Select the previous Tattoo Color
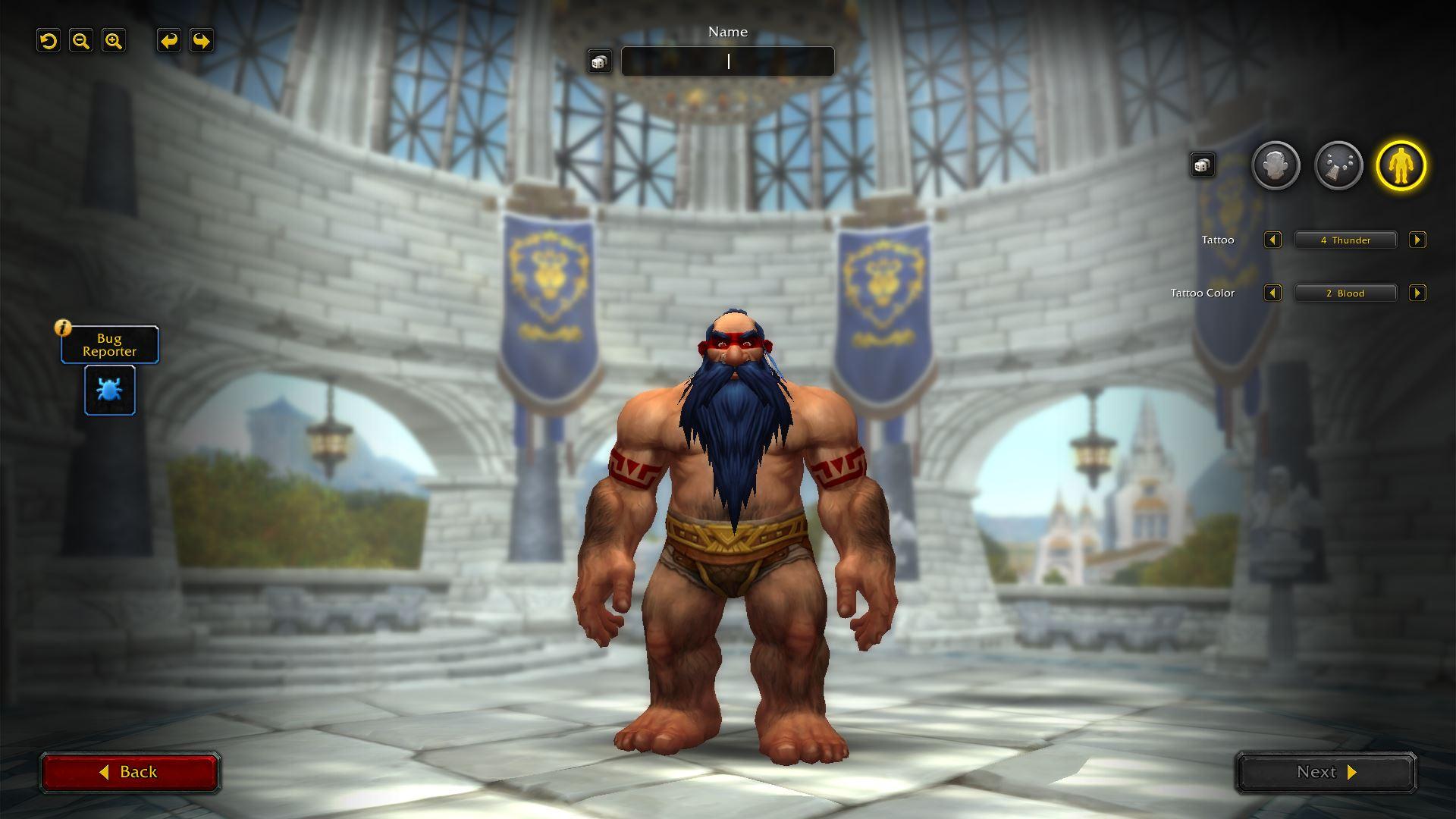This screenshot has width=1456, height=819. click(x=1272, y=293)
